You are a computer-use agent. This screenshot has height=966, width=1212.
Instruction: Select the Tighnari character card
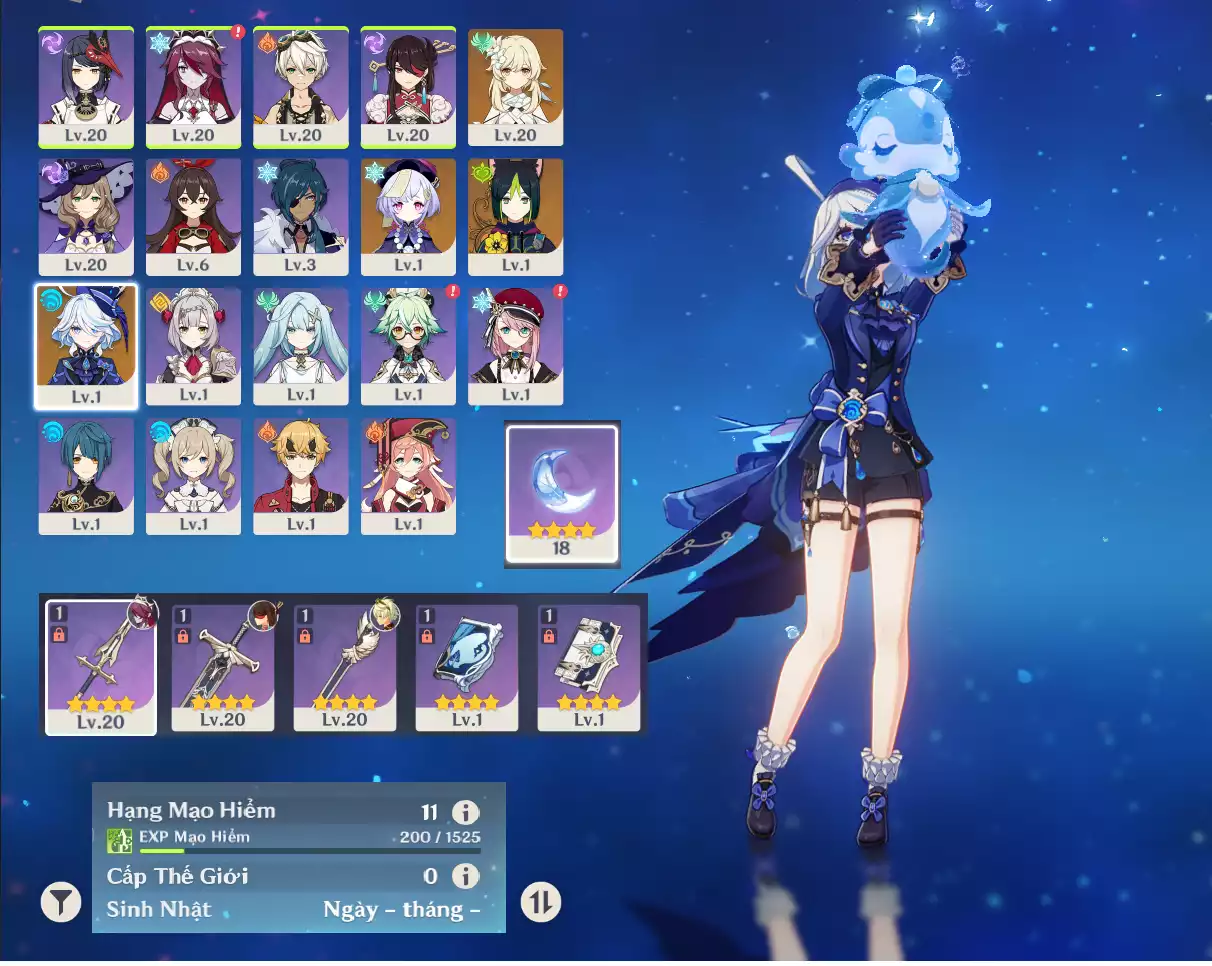pos(515,216)
